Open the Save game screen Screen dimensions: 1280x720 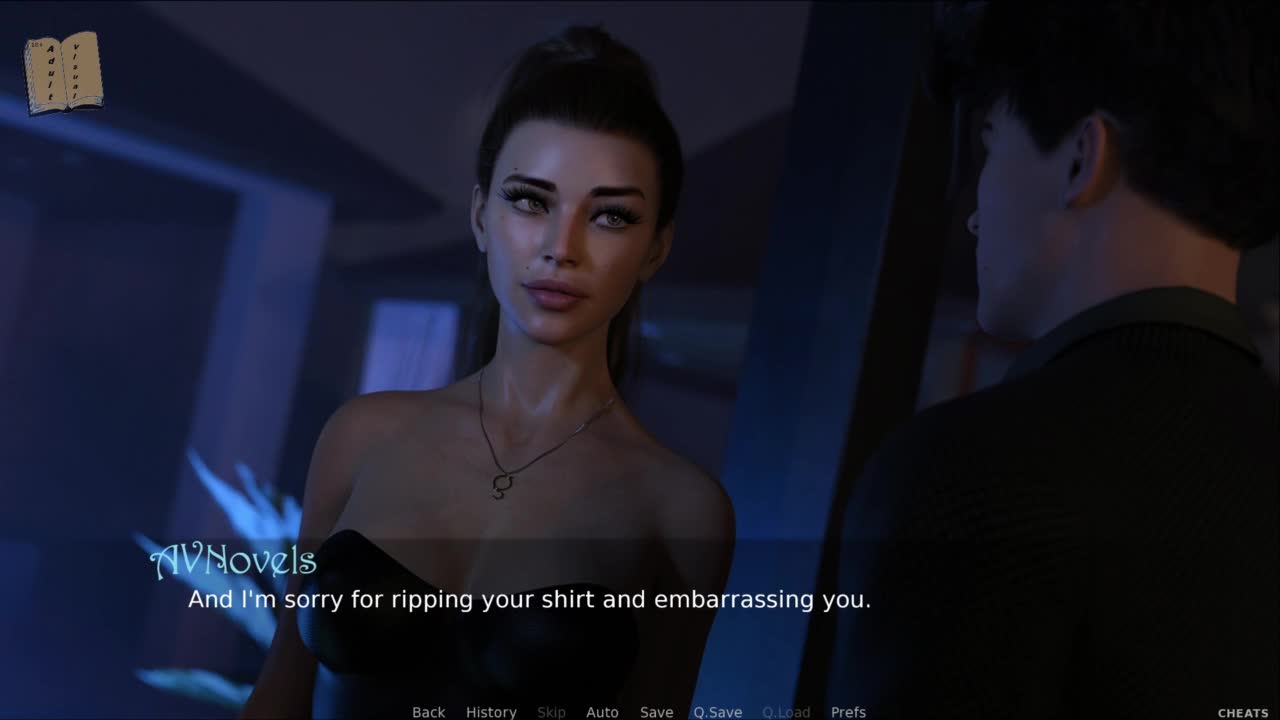pyautogui.click(x=656, y=712)
